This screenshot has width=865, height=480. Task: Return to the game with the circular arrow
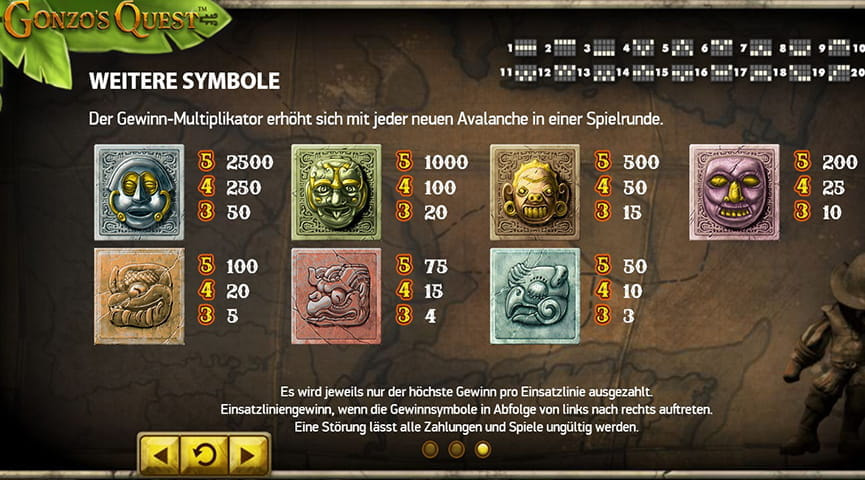point(204,454)
